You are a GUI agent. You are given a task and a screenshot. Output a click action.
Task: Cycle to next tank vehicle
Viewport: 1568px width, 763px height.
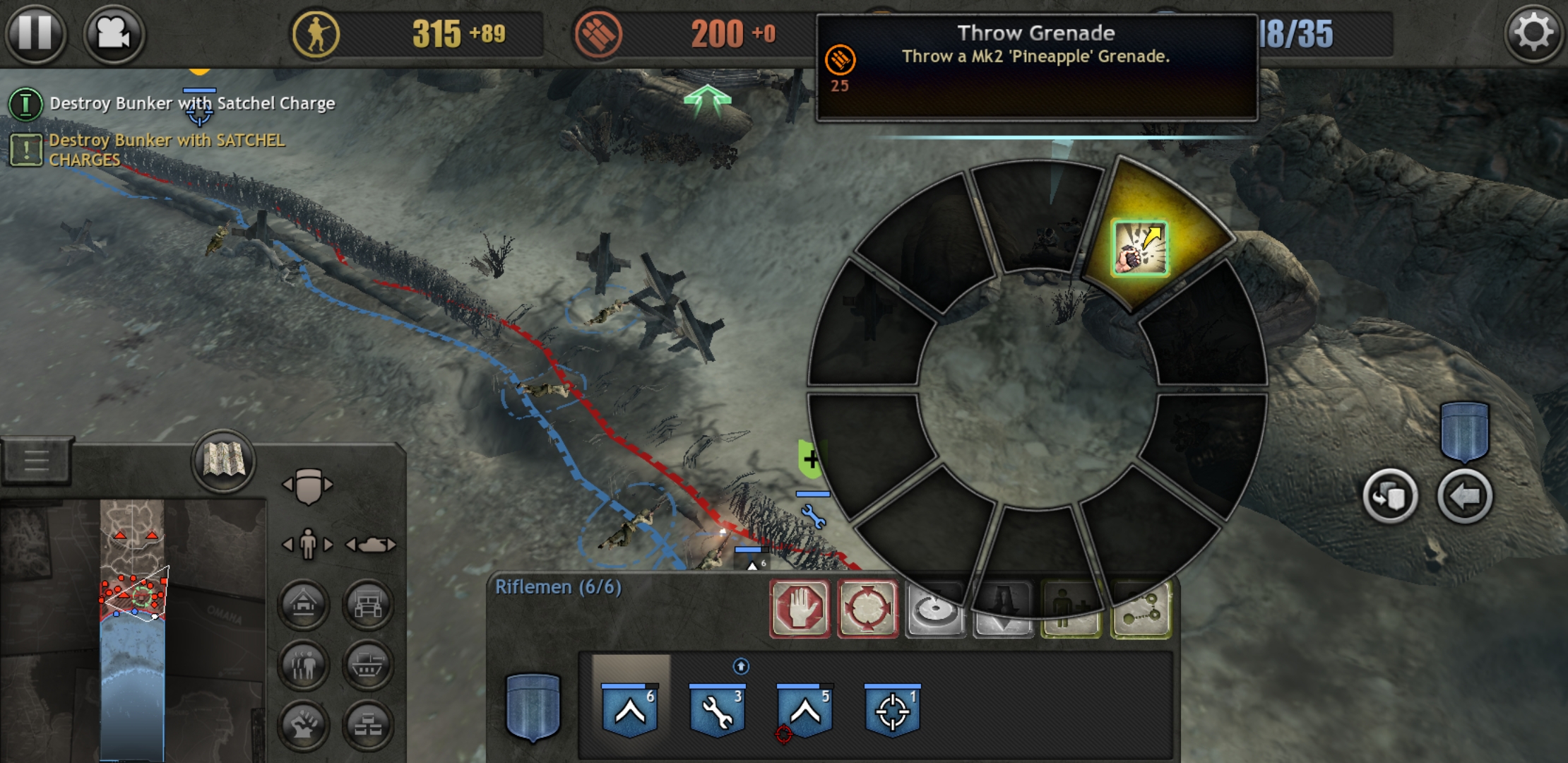tap(391, 545)
